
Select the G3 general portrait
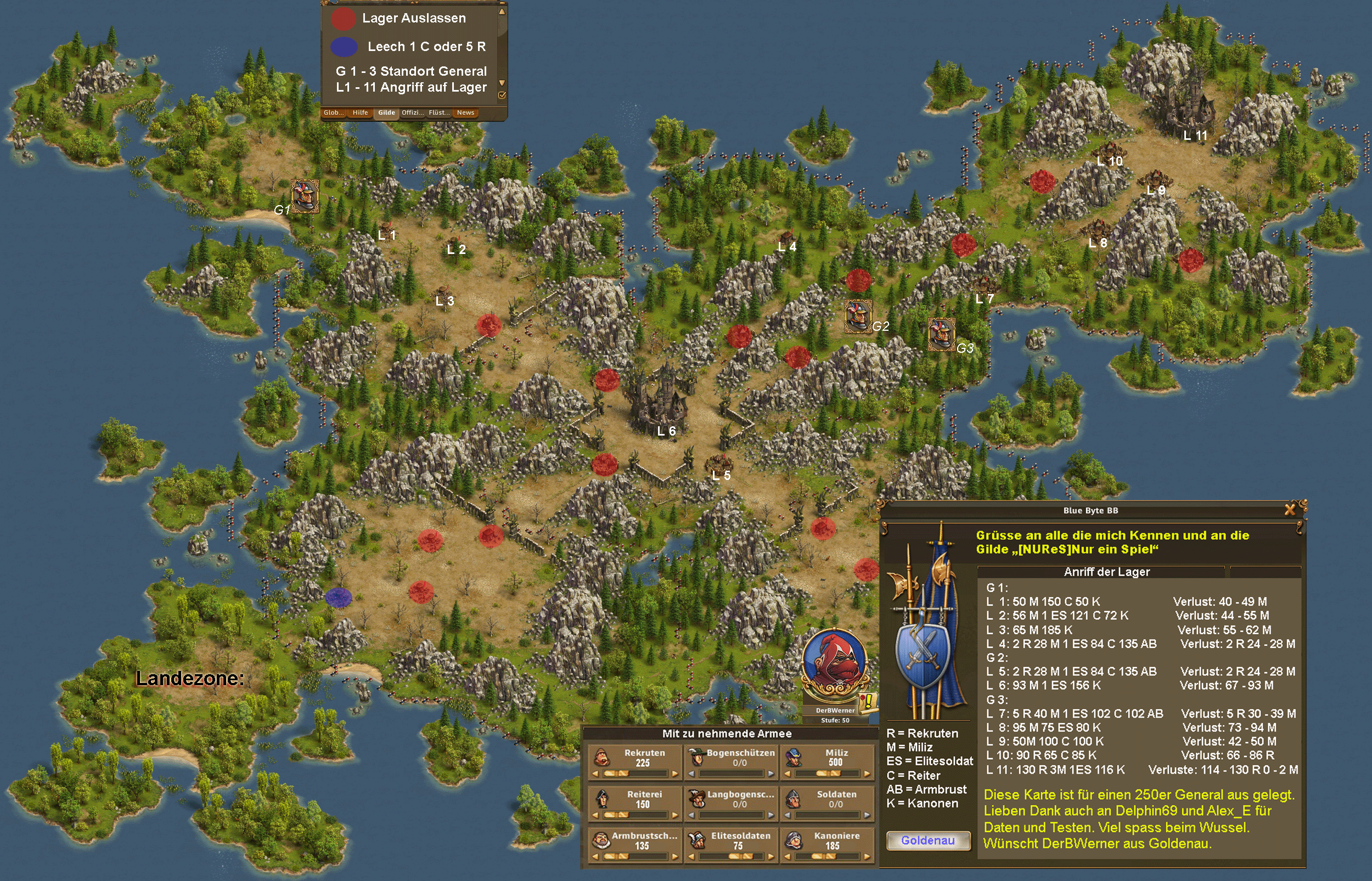coord(941,334)
